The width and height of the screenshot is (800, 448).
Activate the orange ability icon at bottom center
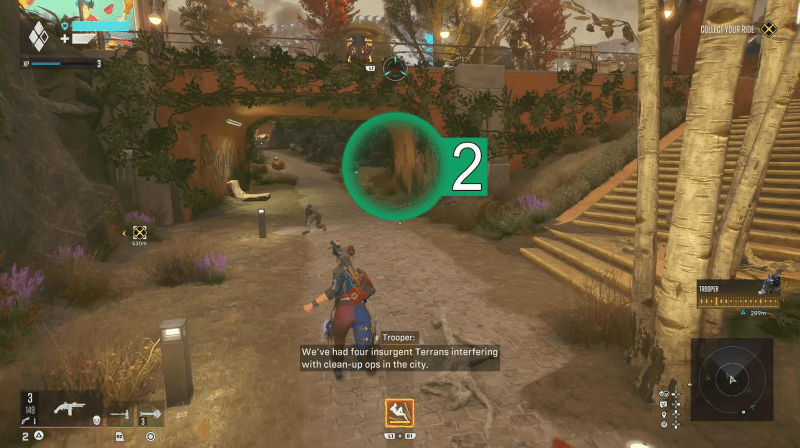399,413
